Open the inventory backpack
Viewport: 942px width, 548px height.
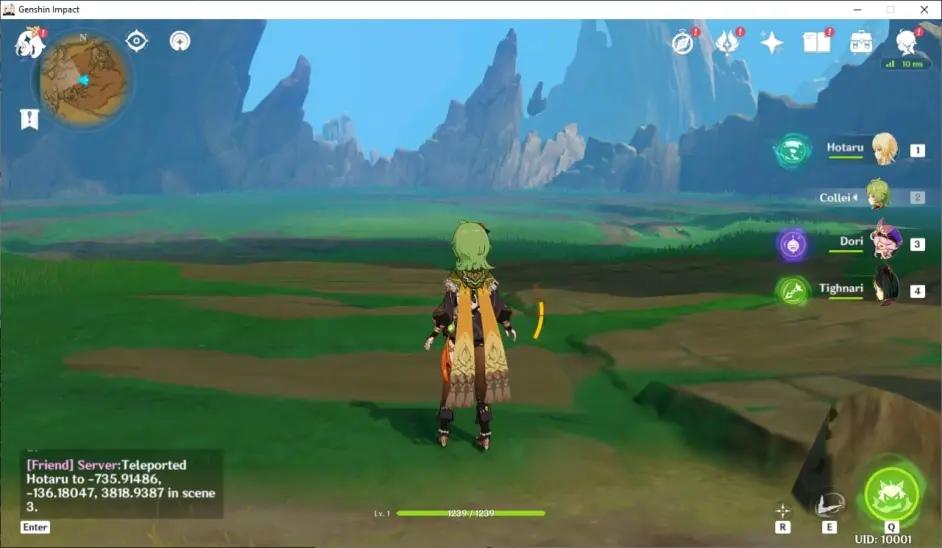(x=861, y=42)
